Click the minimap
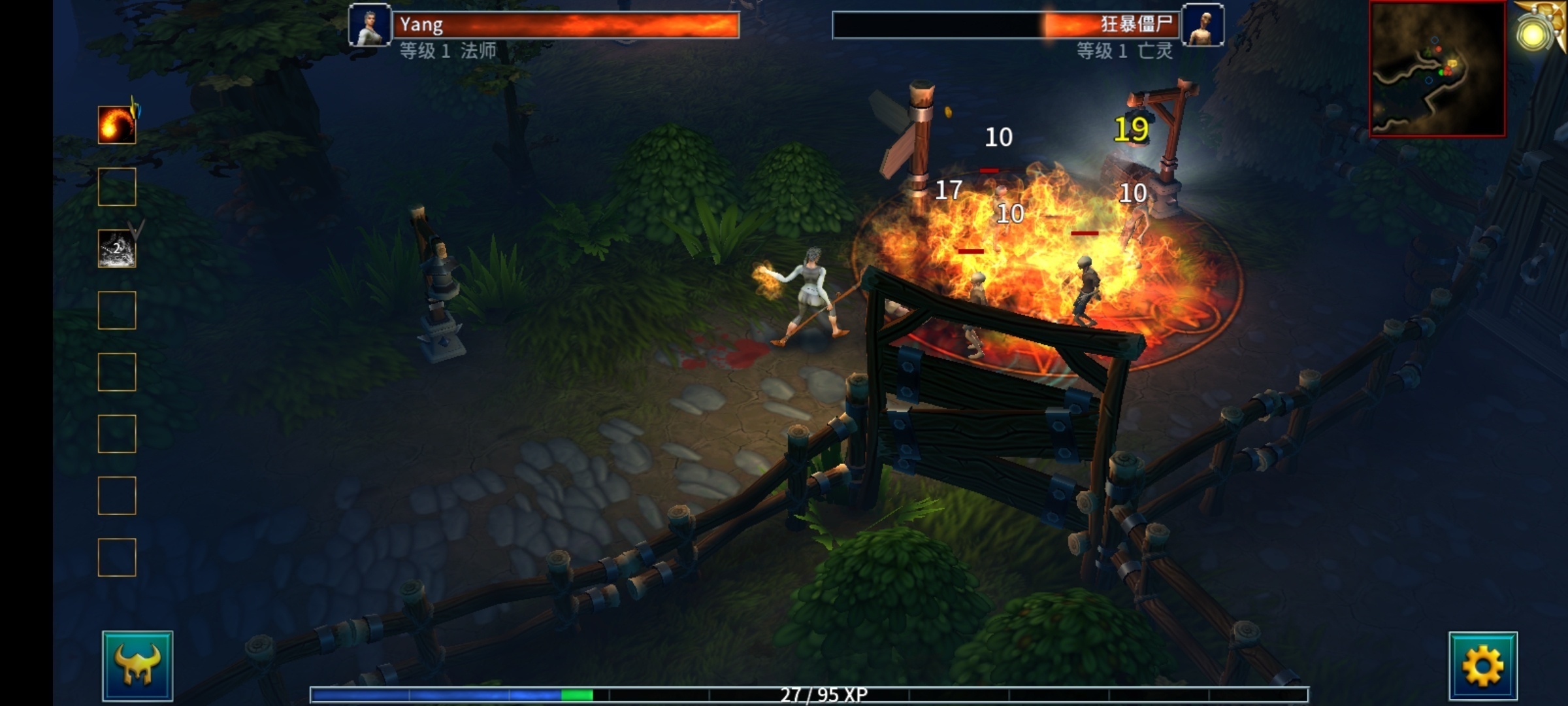This screenshot has height=706, width=1568. [x=1437, y=69]
